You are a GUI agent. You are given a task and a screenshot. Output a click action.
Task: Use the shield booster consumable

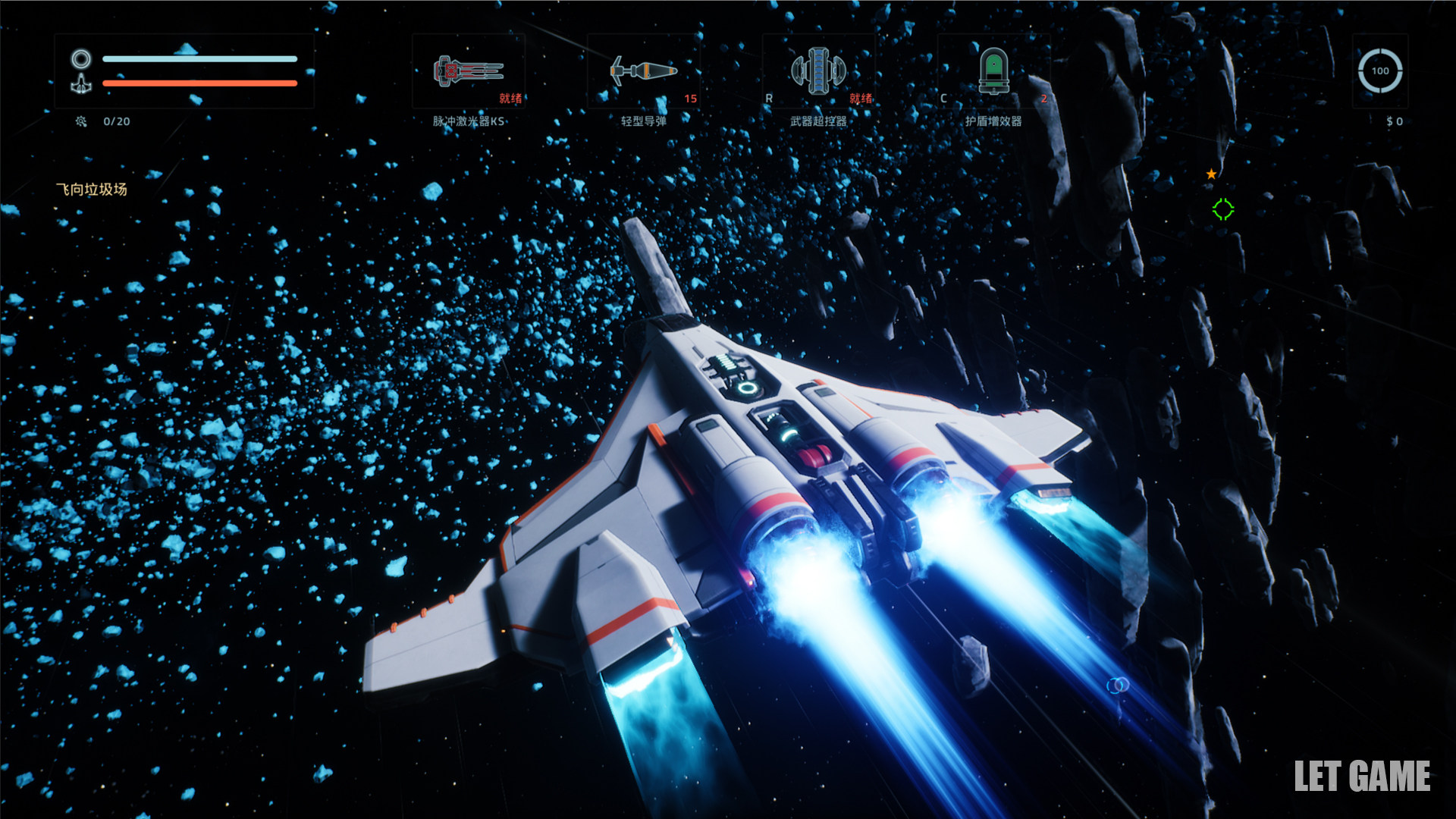click(x=993, y=72)
